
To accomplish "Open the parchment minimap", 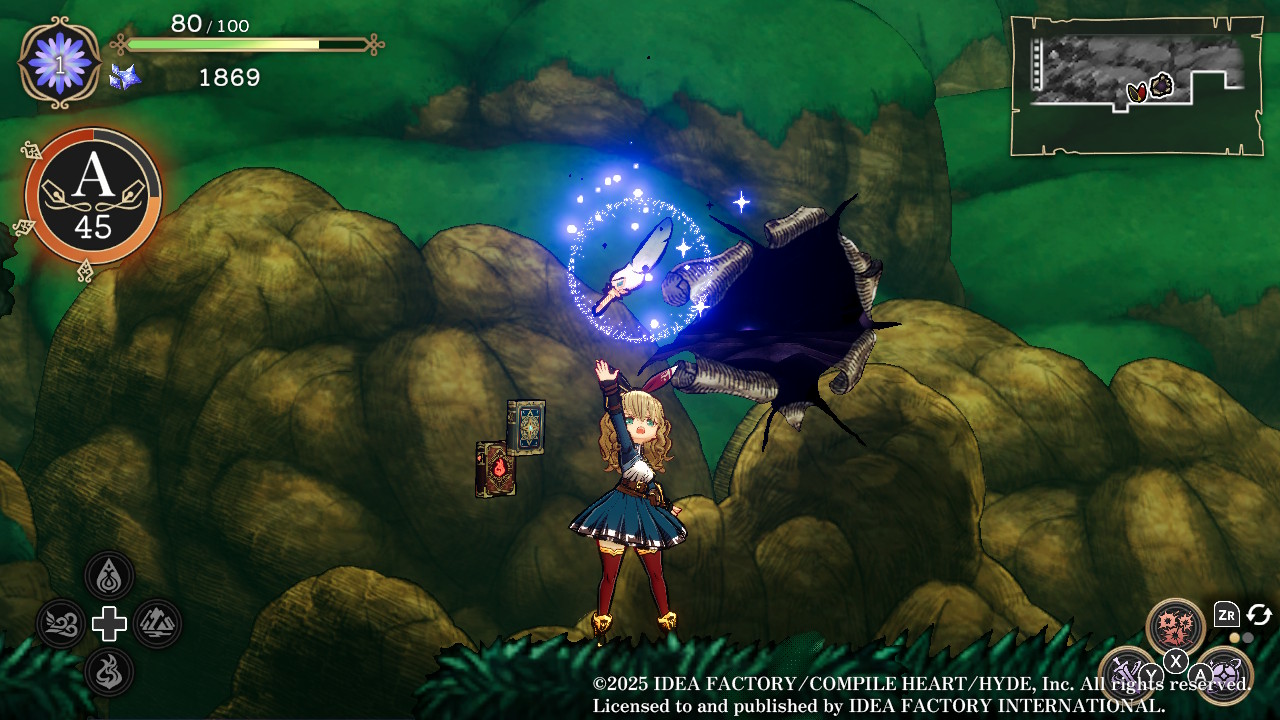I will 1136,86.
